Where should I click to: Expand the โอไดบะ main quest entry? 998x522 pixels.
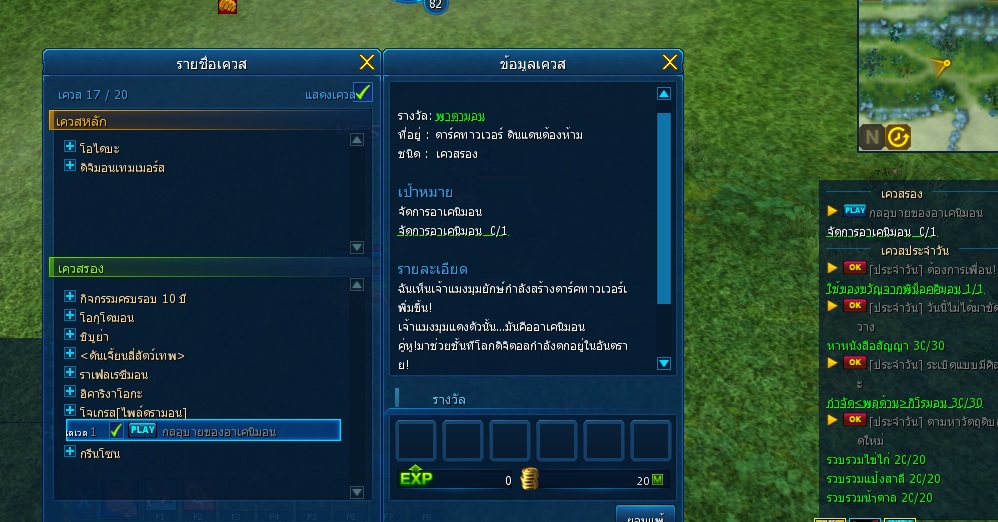tap(70, 147)
